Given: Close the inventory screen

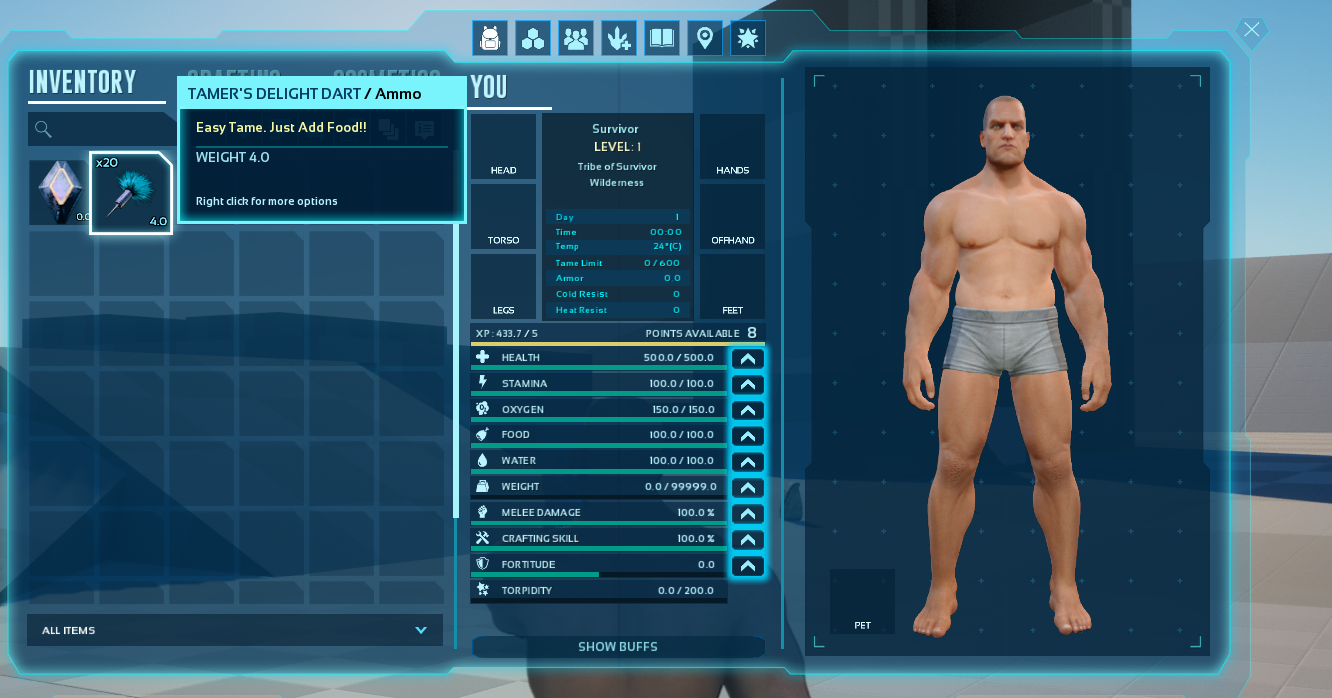Looking at the screenshot, I should pos(1252,30).
